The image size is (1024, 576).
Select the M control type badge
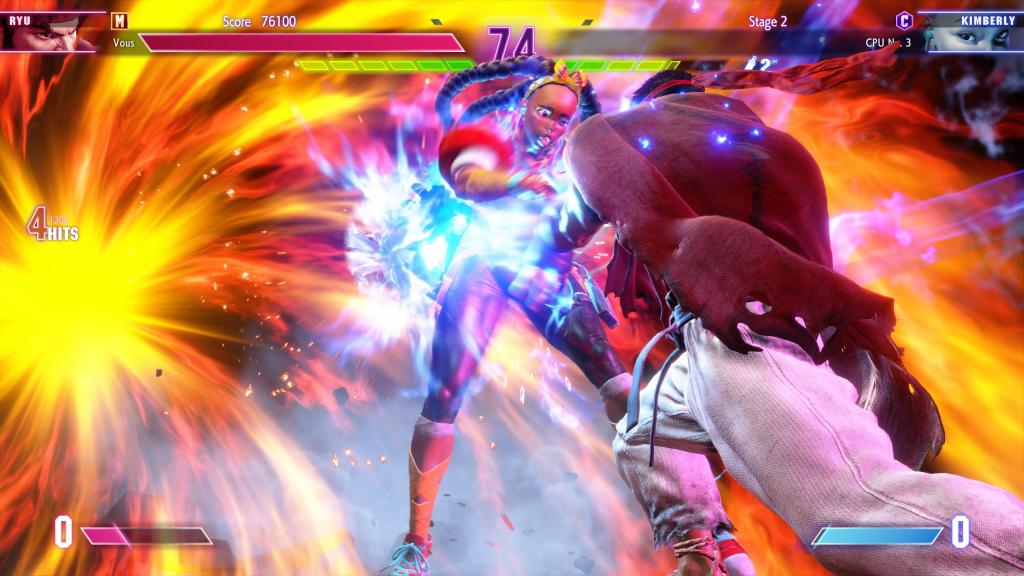pos(120,20)
